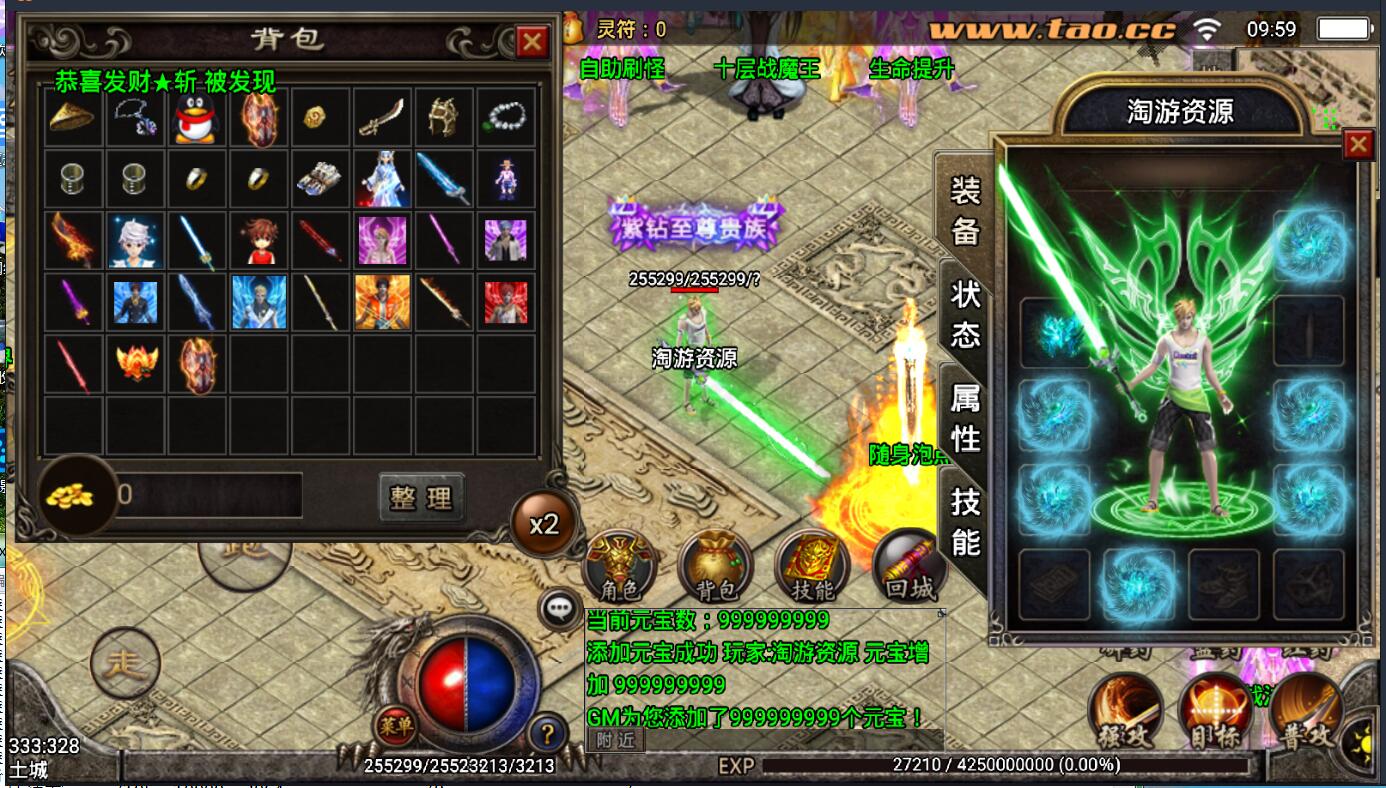Select the straw hat item slot

pyautogui.click(x=73, y=119)
